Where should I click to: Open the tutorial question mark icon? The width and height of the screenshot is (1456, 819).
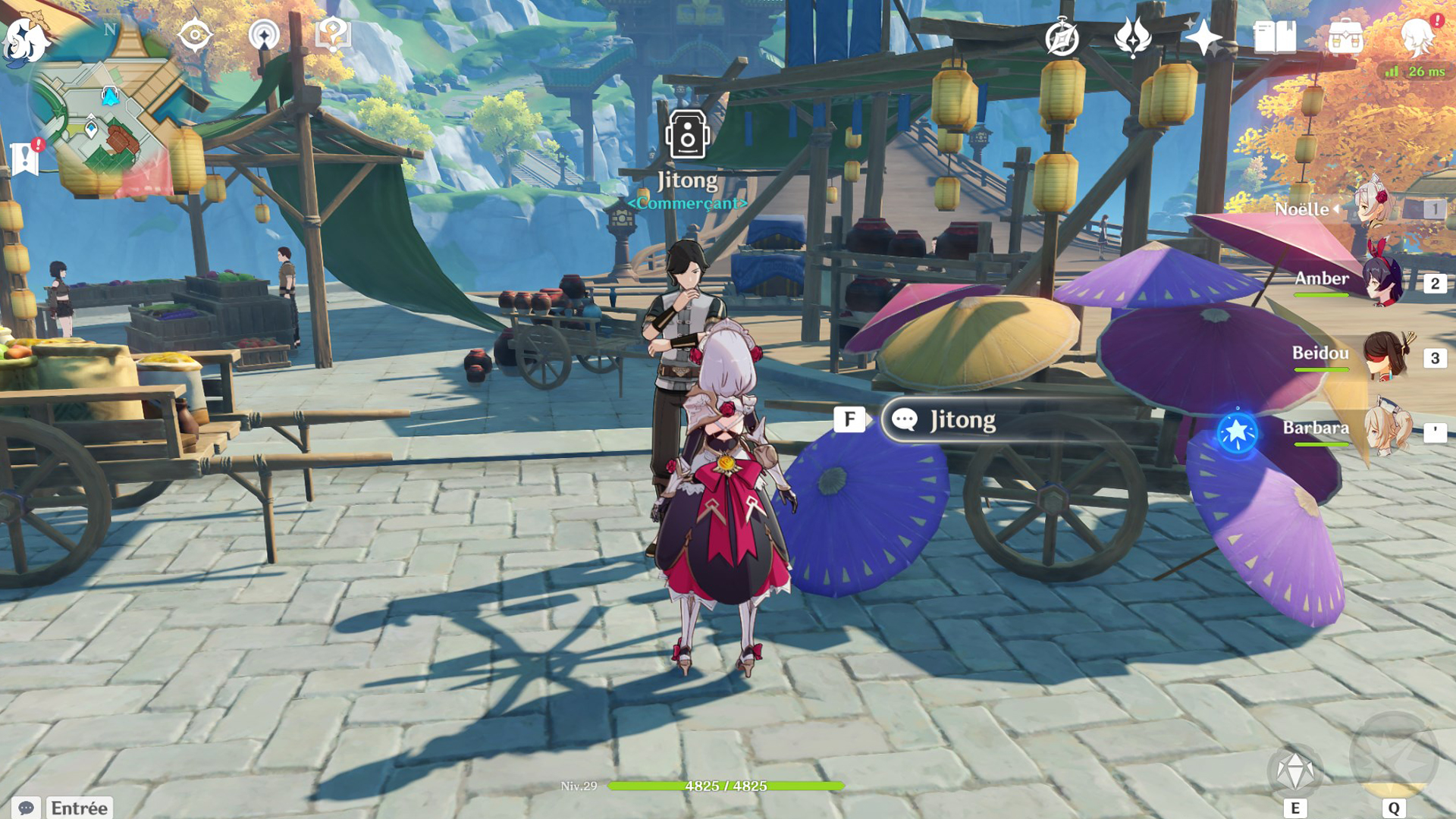(x=332, y=35)
